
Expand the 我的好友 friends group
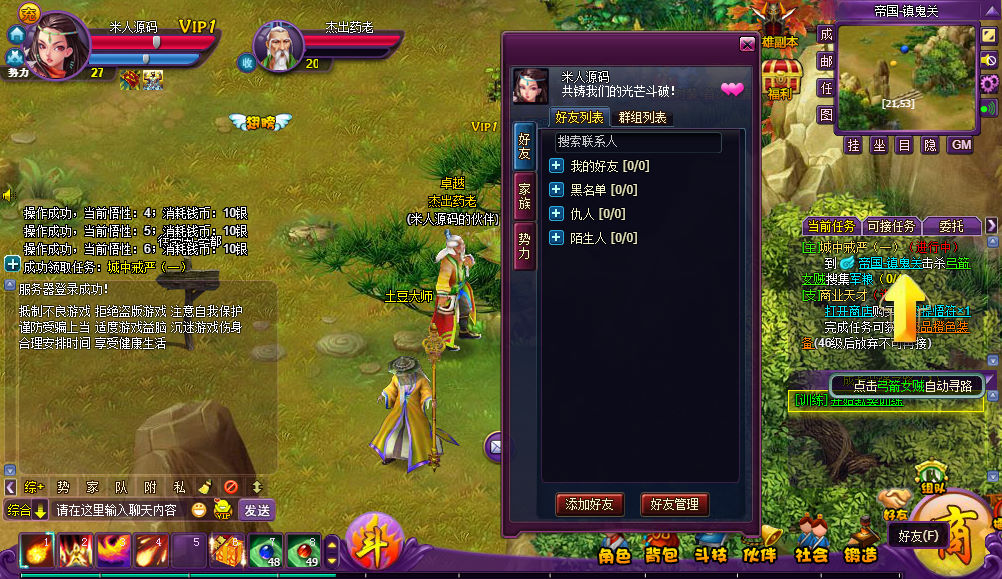tap(557, 165)
